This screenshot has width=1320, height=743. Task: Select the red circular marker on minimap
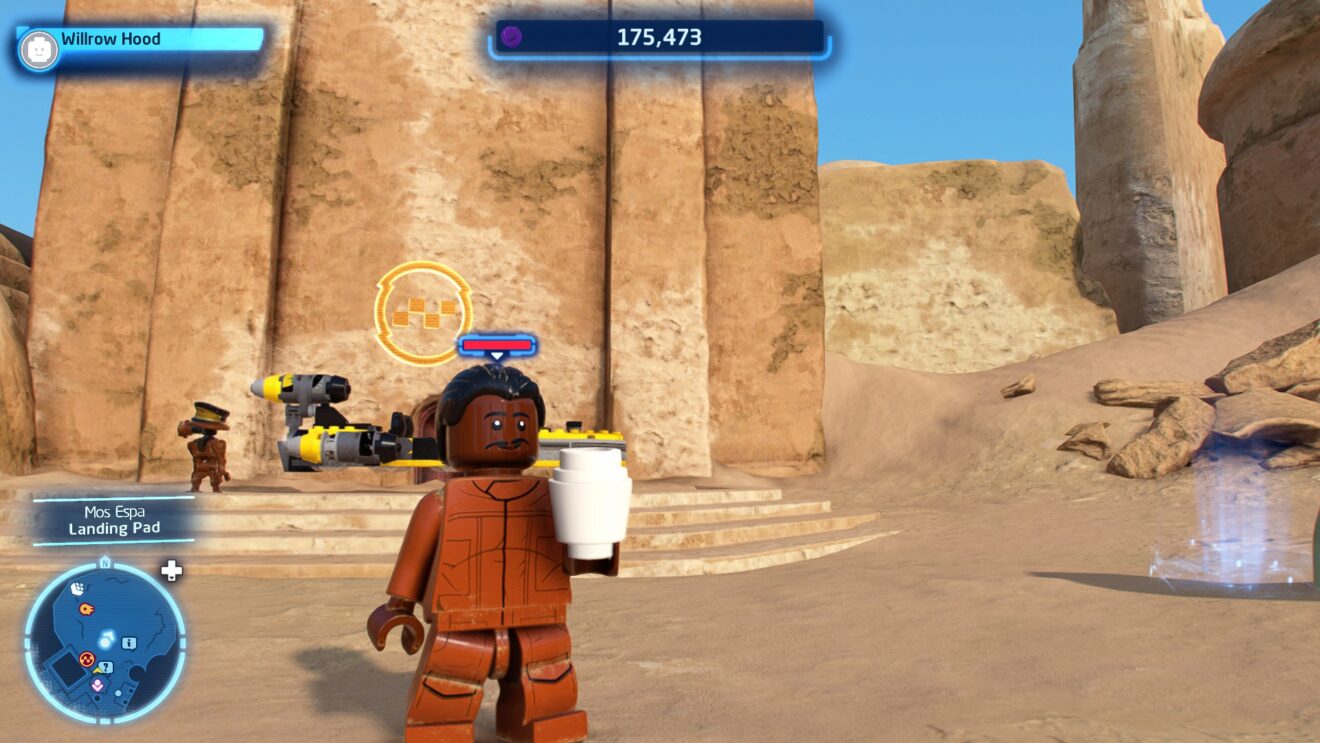coord(86,659)
